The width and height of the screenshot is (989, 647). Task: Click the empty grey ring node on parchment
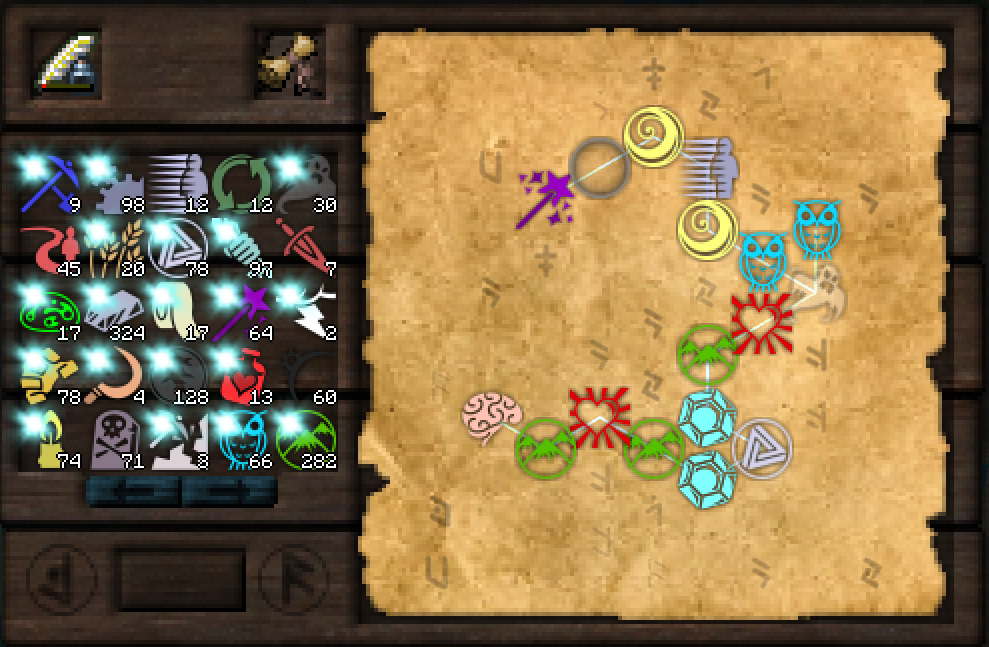click(599, 166)
